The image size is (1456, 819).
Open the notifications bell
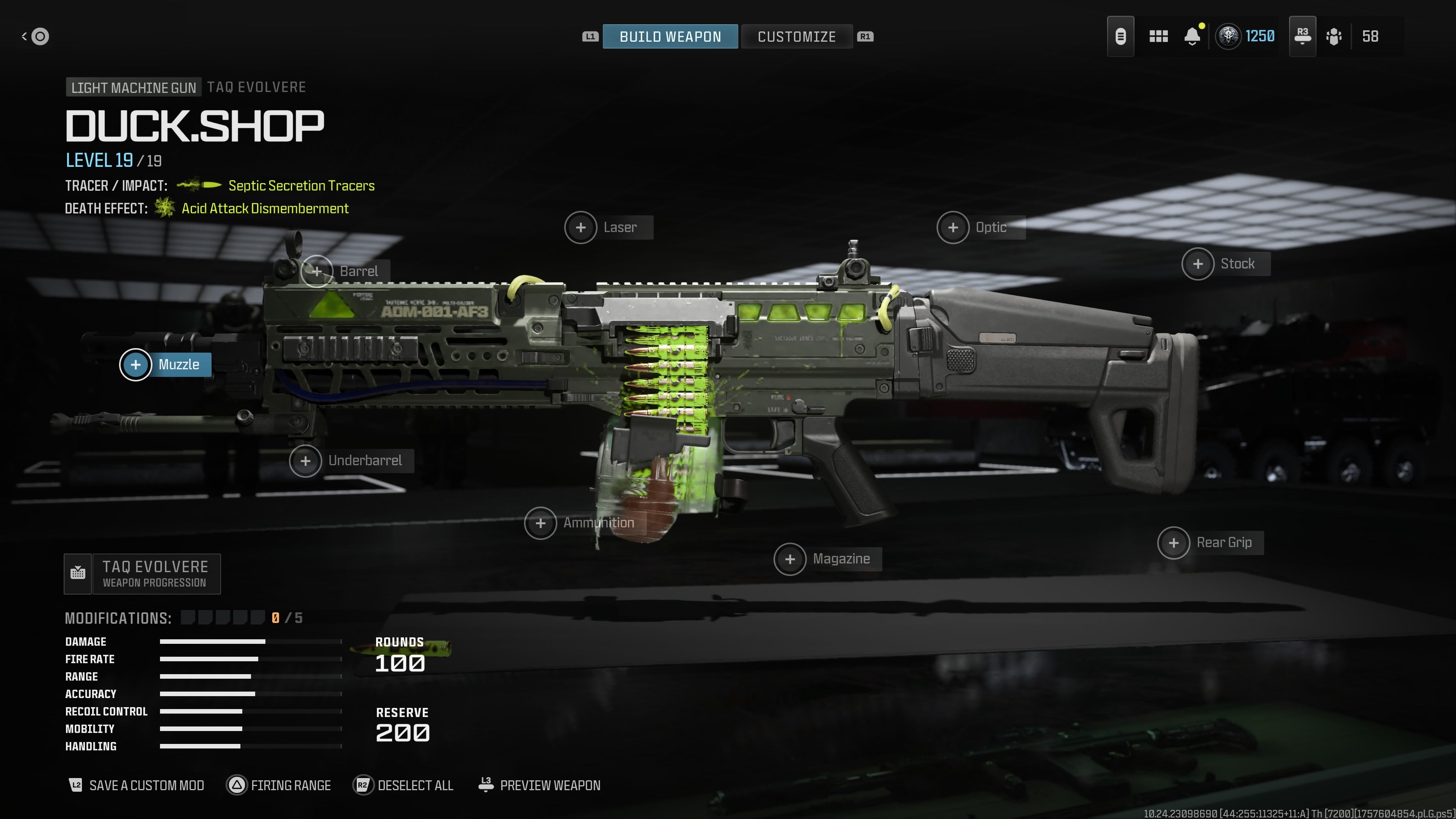(1192, 37)
